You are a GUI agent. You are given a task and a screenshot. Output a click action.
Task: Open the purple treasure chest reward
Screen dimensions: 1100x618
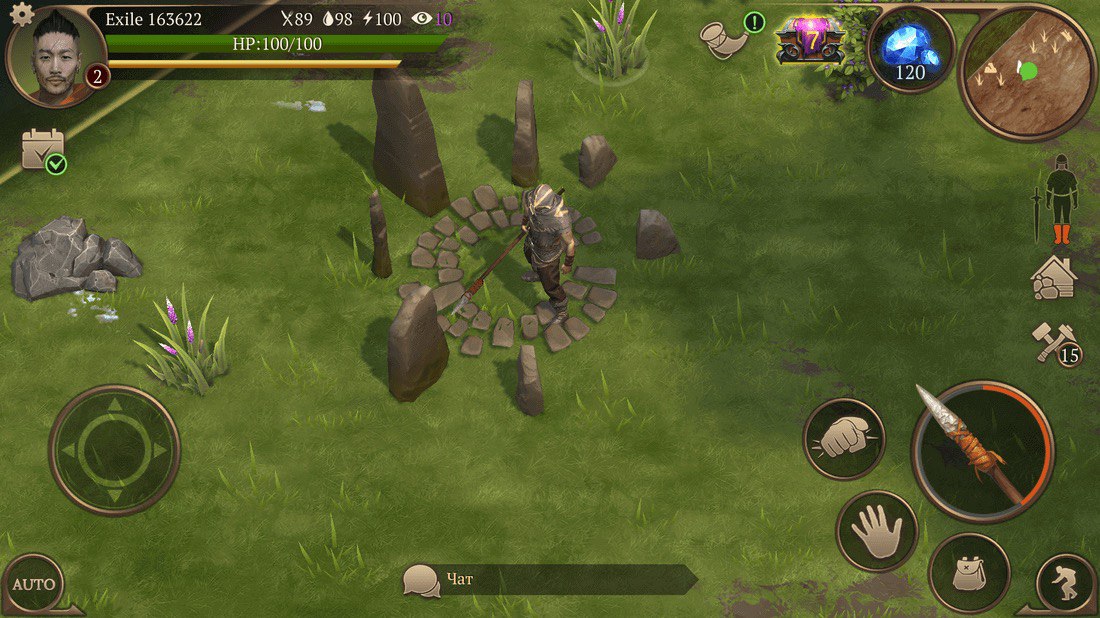pos(810,41)
